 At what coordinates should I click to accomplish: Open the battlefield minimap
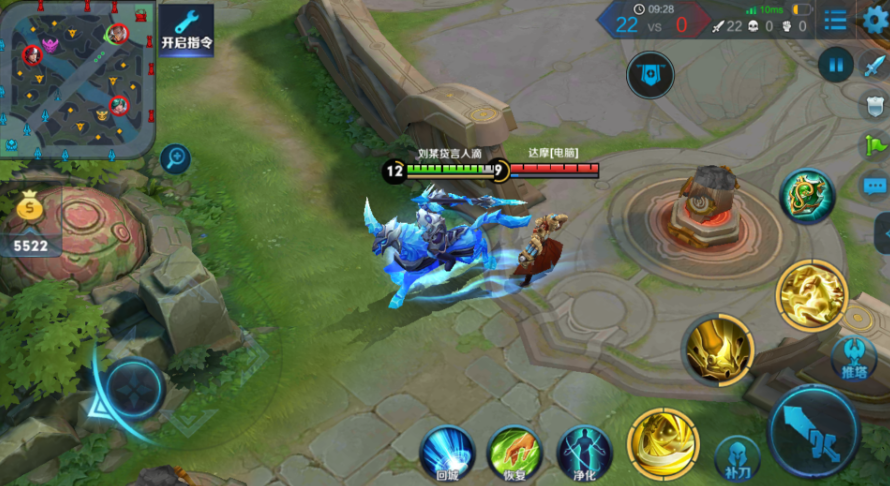(x=79, y=78)
